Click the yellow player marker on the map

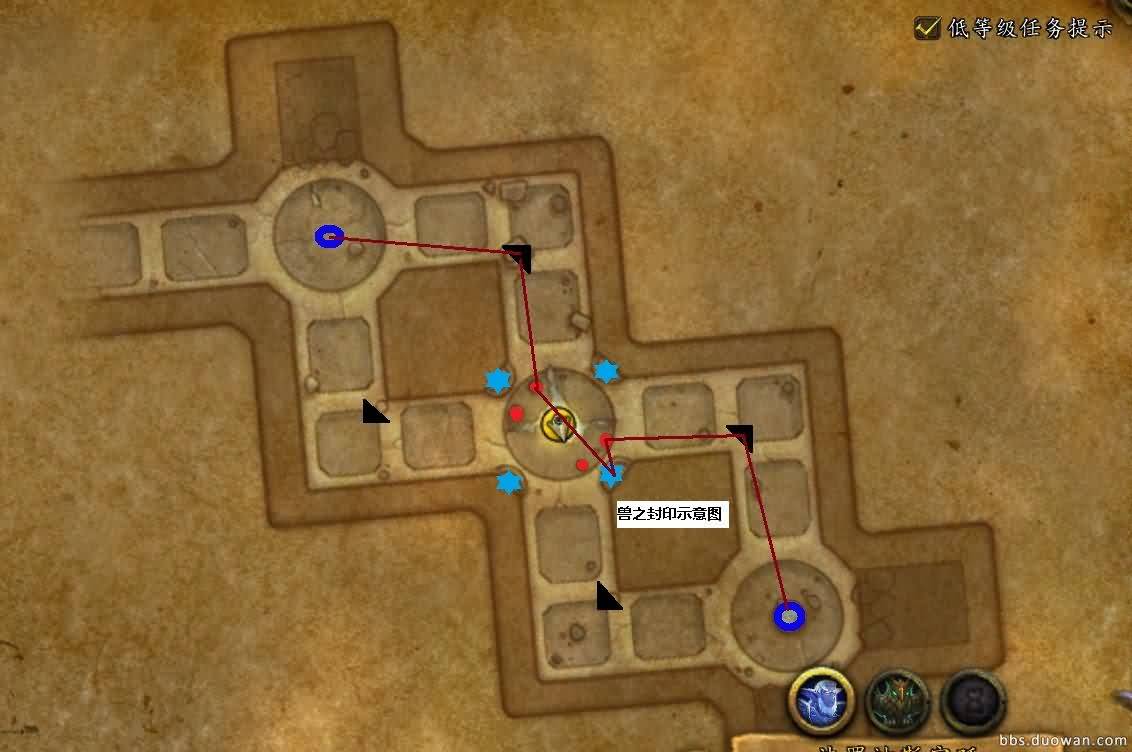click(554, 424)
